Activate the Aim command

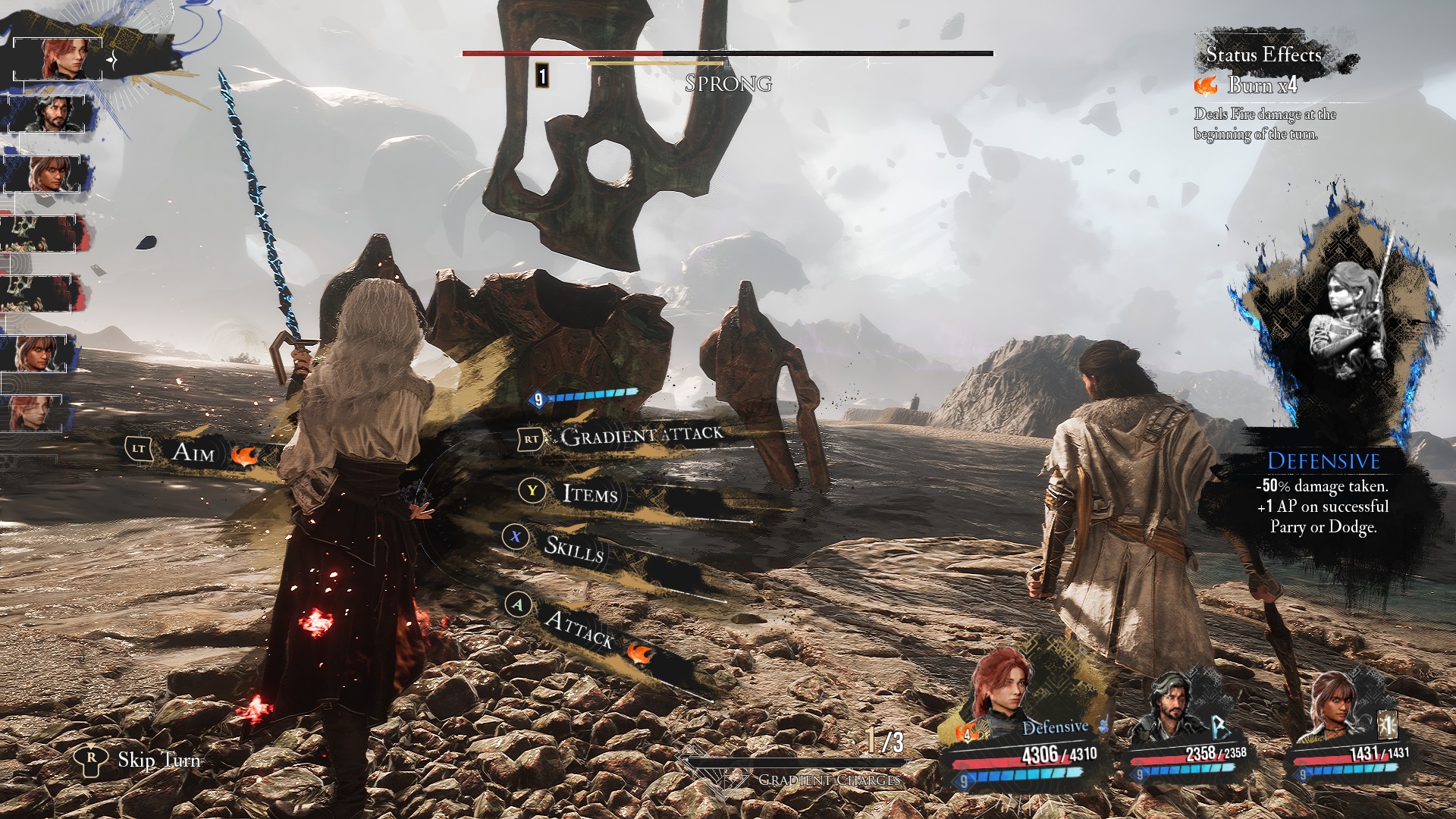point(193,453)
